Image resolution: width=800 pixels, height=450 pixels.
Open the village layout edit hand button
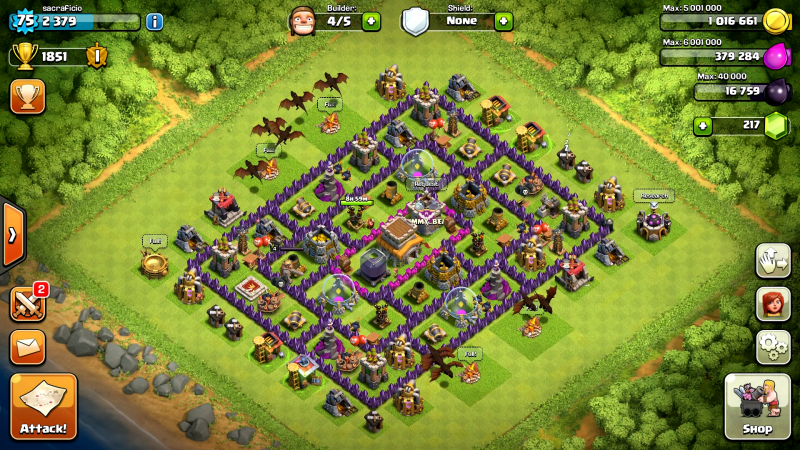click(773, 259)
